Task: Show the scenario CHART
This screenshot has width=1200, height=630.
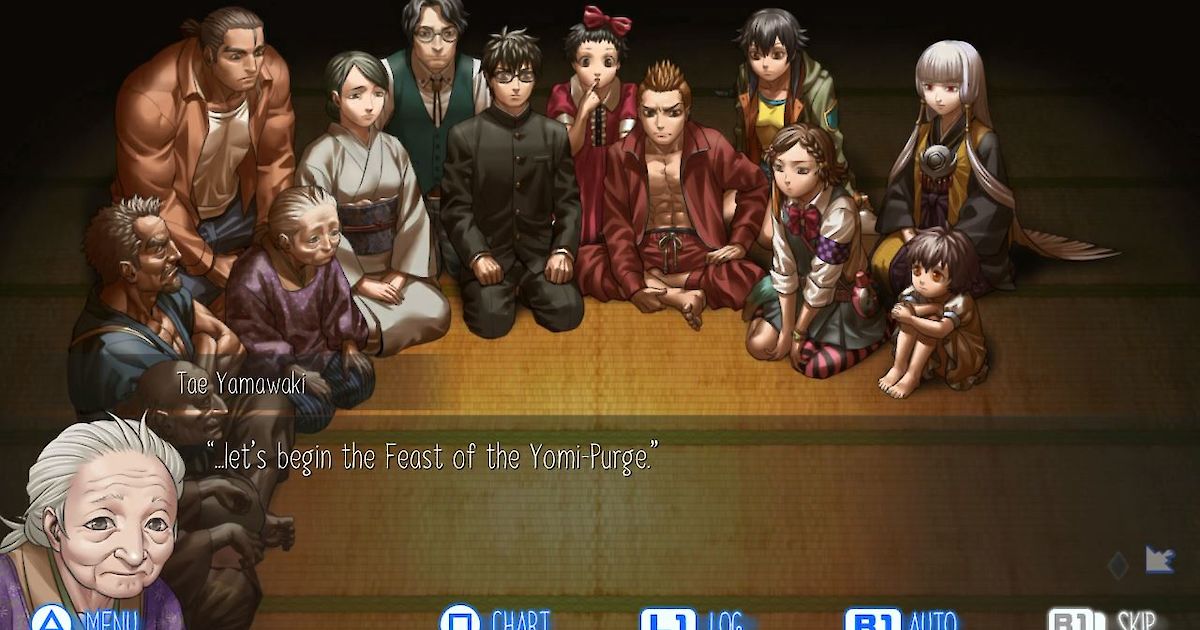Action: (x=495, y=620)
